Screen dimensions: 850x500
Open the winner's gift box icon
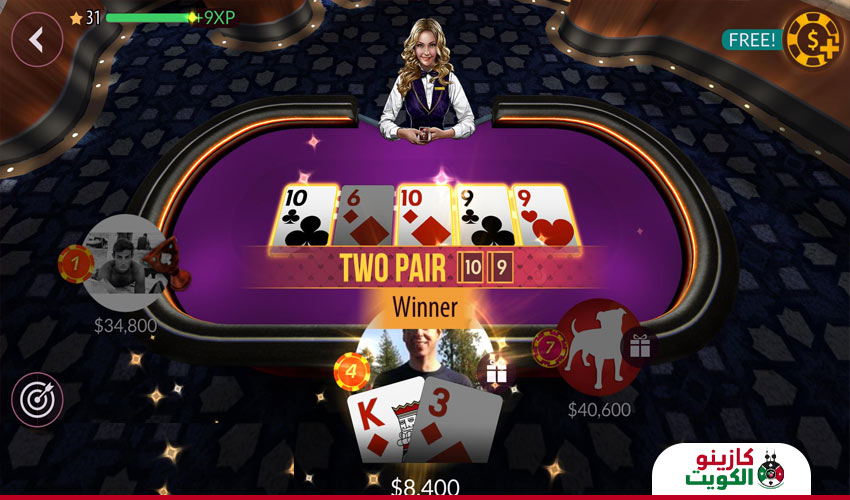pyautogui.click(x=496, y=372)
